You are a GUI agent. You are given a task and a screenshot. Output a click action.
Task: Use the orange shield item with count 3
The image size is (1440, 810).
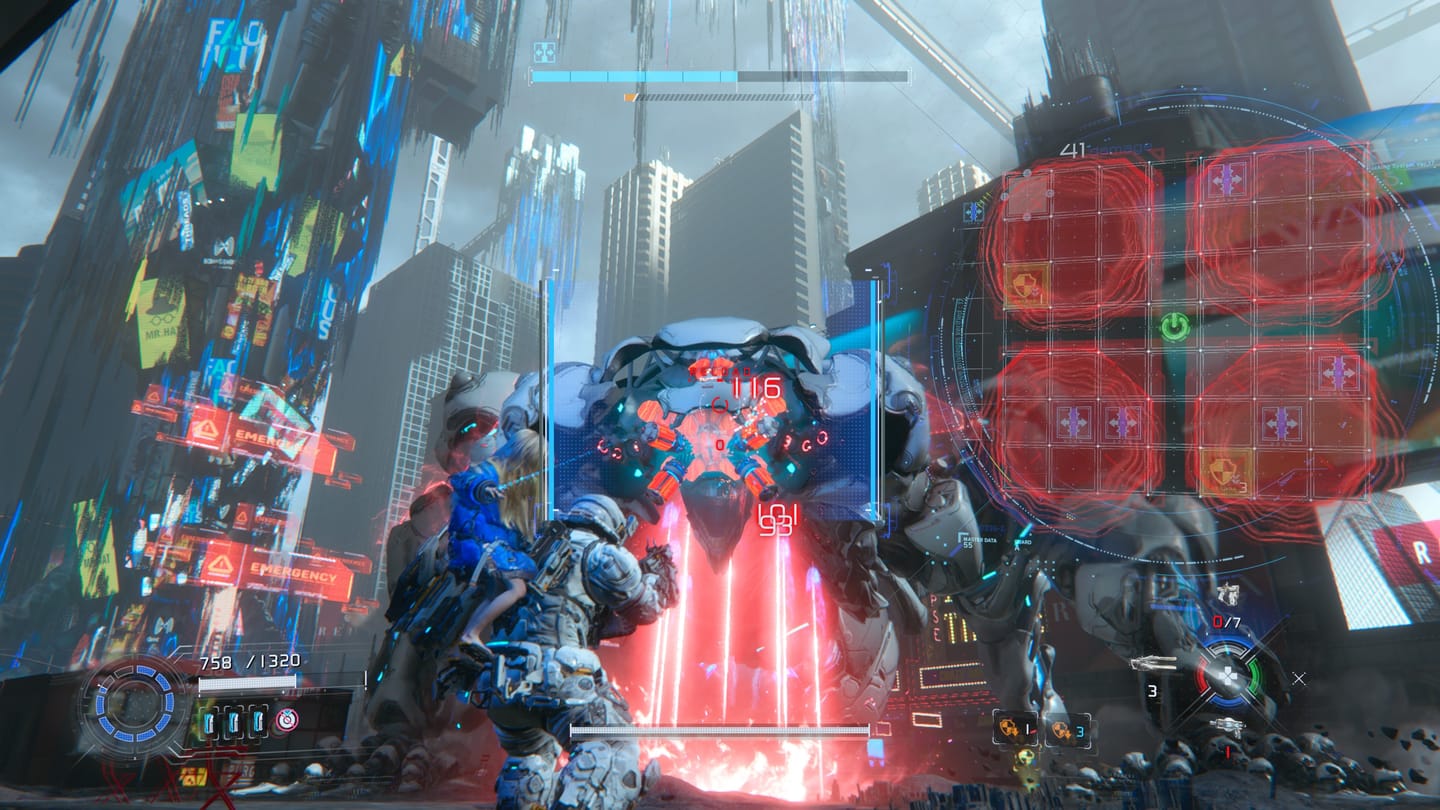pos(1059,729)
